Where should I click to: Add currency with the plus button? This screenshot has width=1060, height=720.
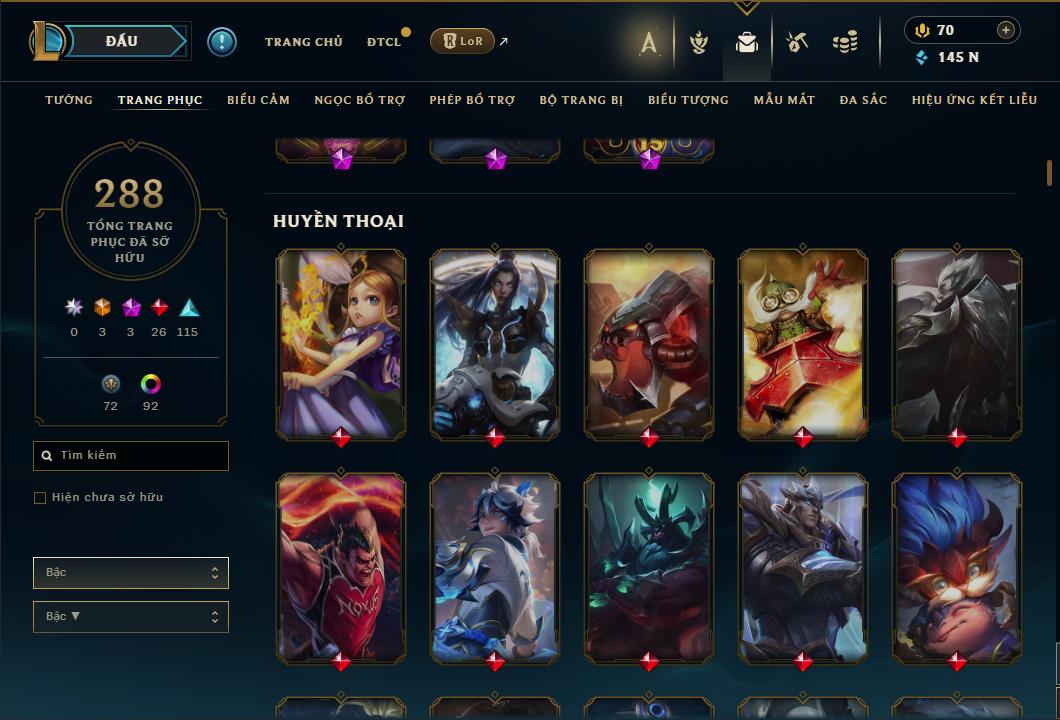click(1006, 30)
